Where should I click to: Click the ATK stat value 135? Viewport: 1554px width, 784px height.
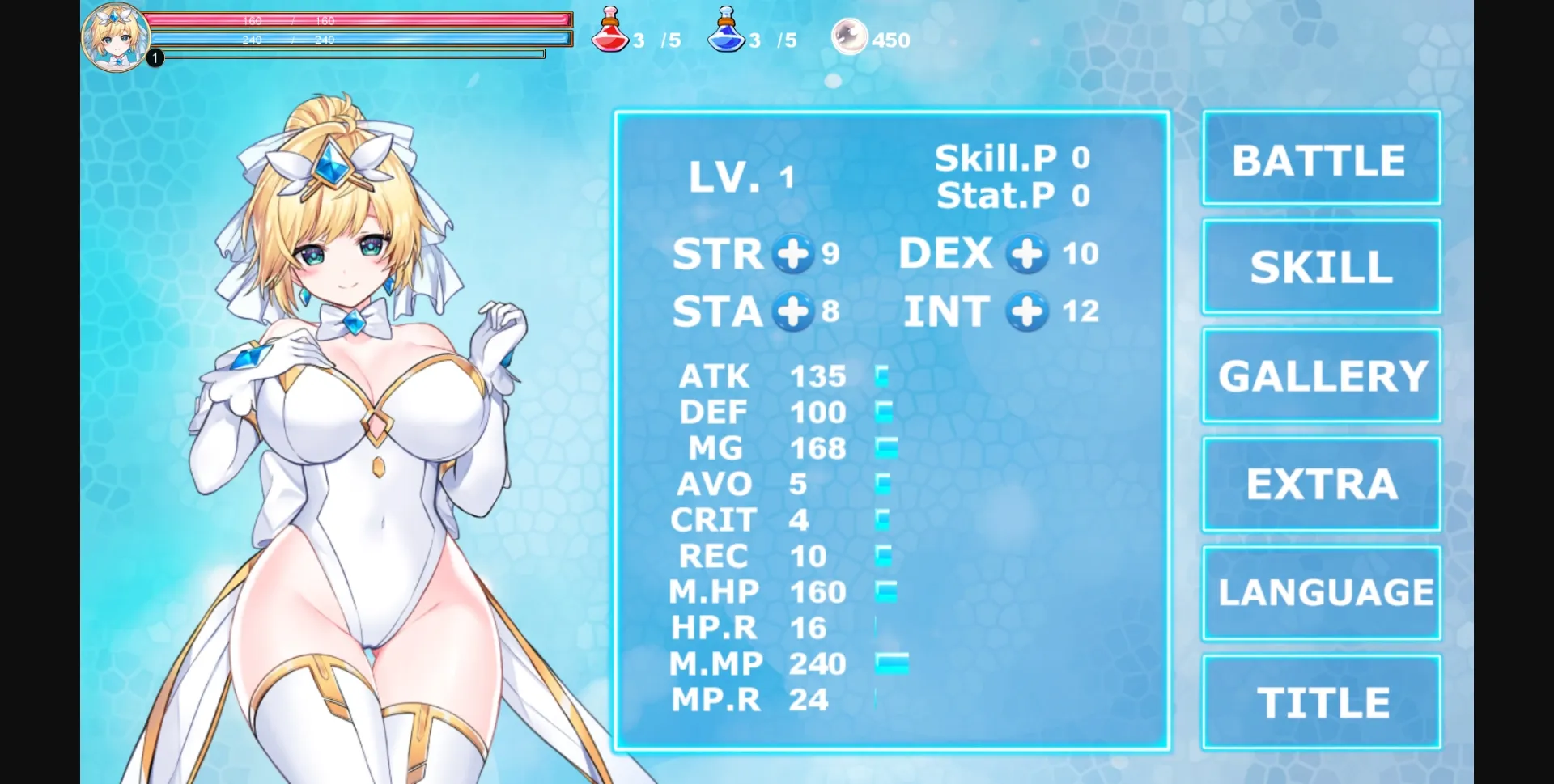(x=817, y=376)
